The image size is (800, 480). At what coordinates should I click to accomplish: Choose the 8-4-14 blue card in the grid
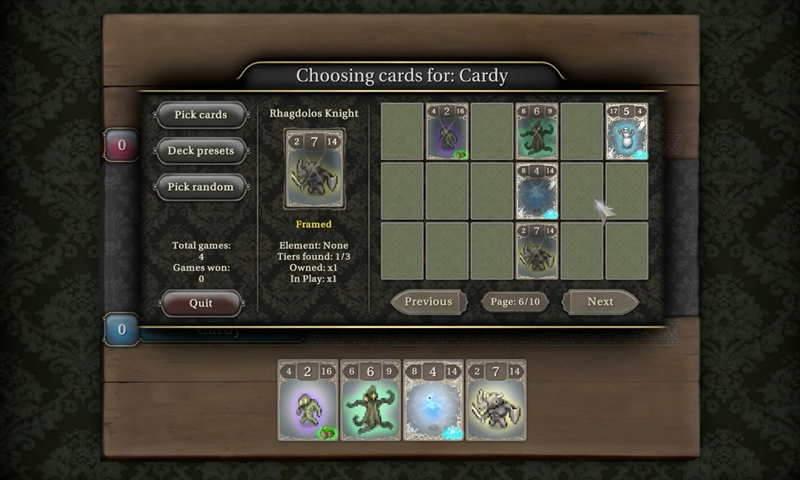pos(537,191)
